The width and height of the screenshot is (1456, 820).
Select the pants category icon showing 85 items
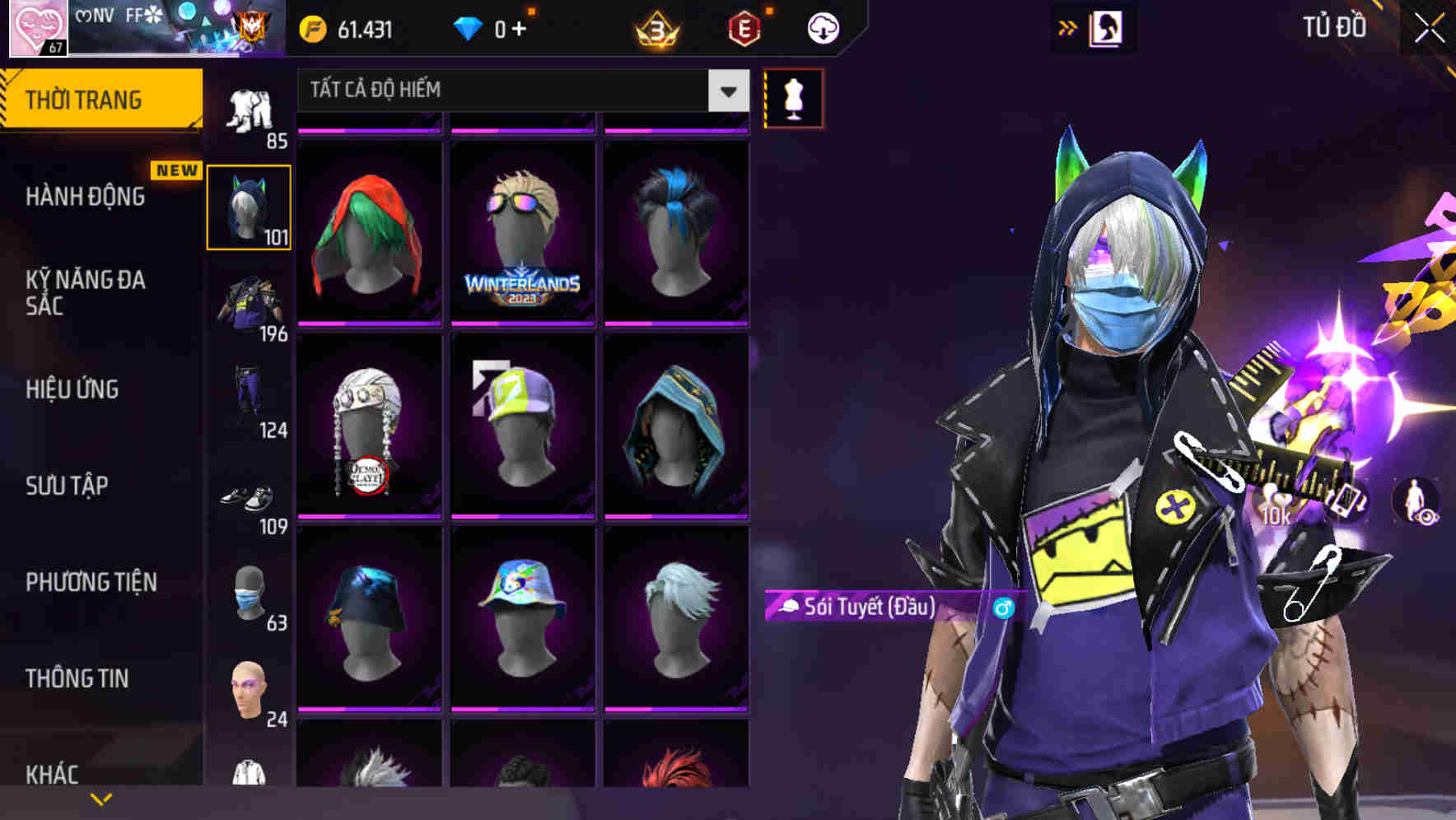(x=251, y=107)
